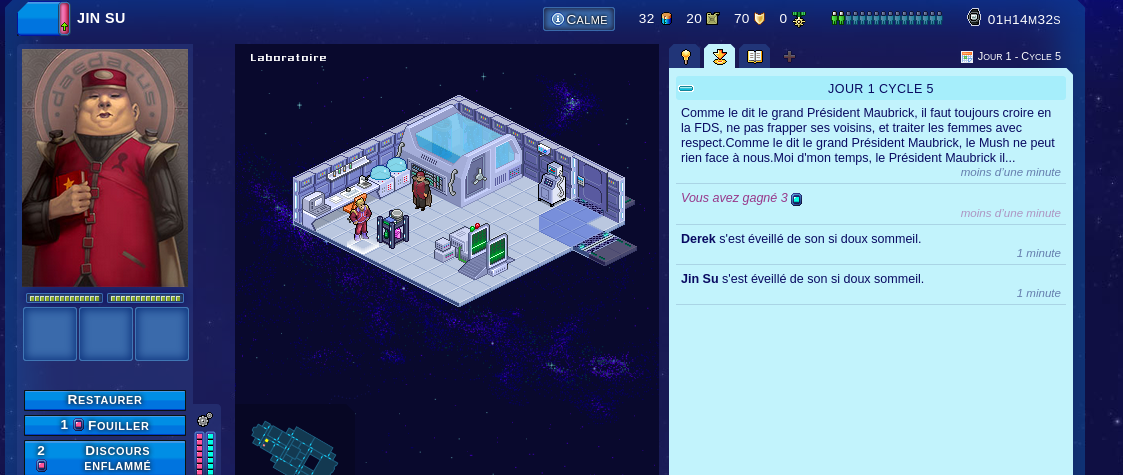Image resolution: width=1123 pixels, height=475 pixels.
Task: Open the ship minimap
Action: coord(295,442)
